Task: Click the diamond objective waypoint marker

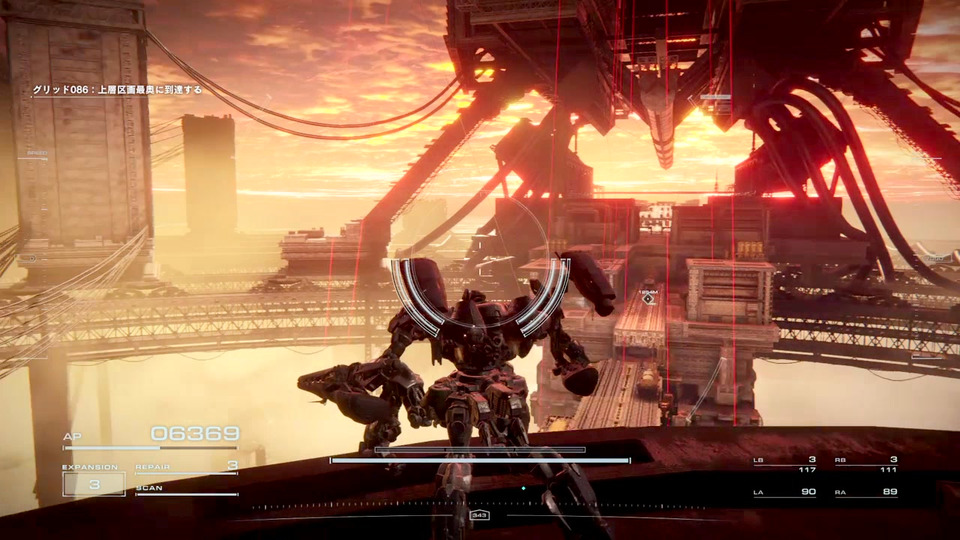Action: [648, 299]
